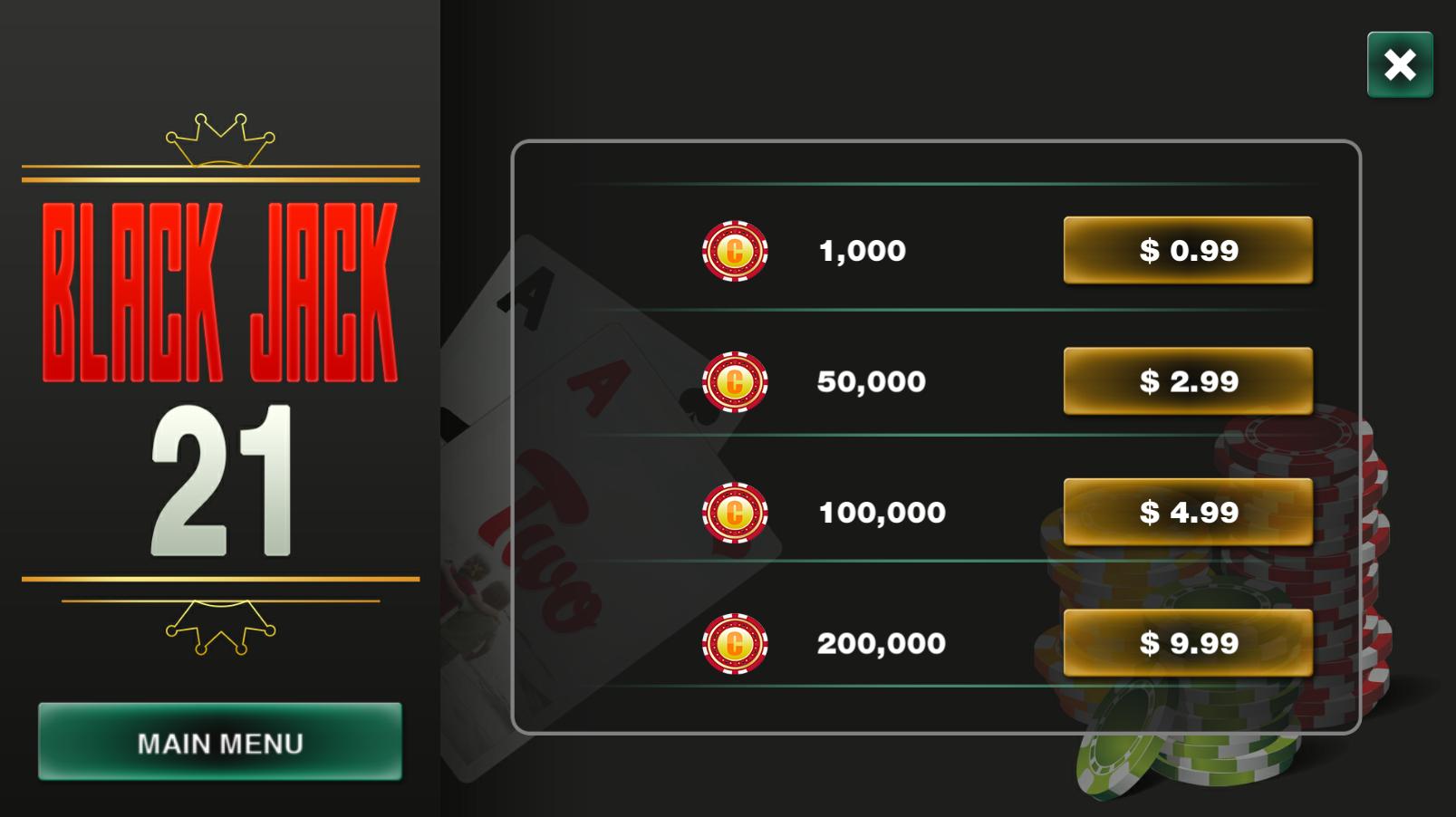Select the chip icon next to 50,000

coord(736,381)
